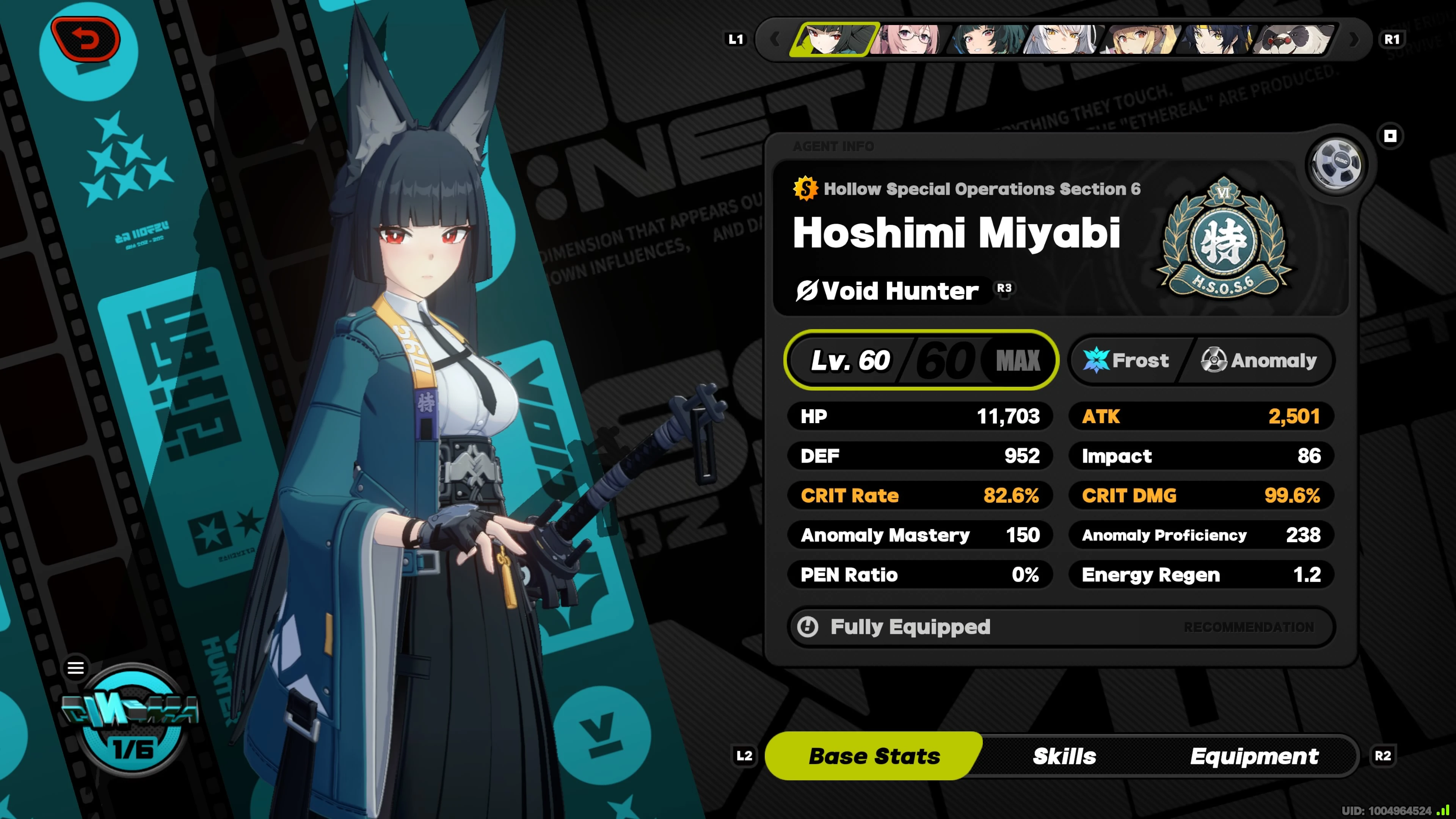
Task: Select Hoshimi Miyabi's portrait in agent bar
Action: 834,39
